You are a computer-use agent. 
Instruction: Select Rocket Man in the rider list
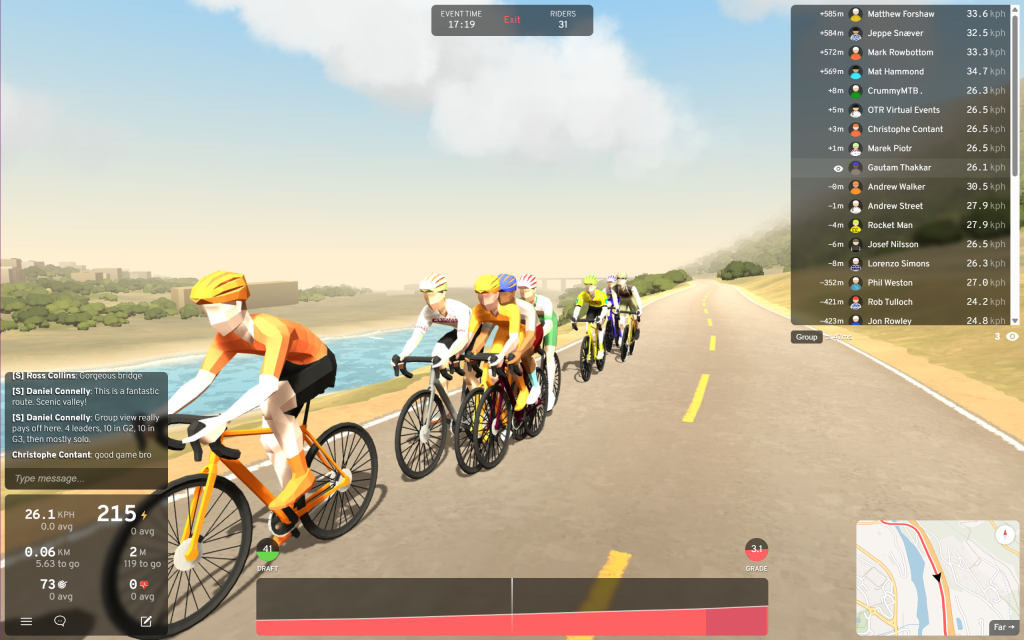coord(900,225)
